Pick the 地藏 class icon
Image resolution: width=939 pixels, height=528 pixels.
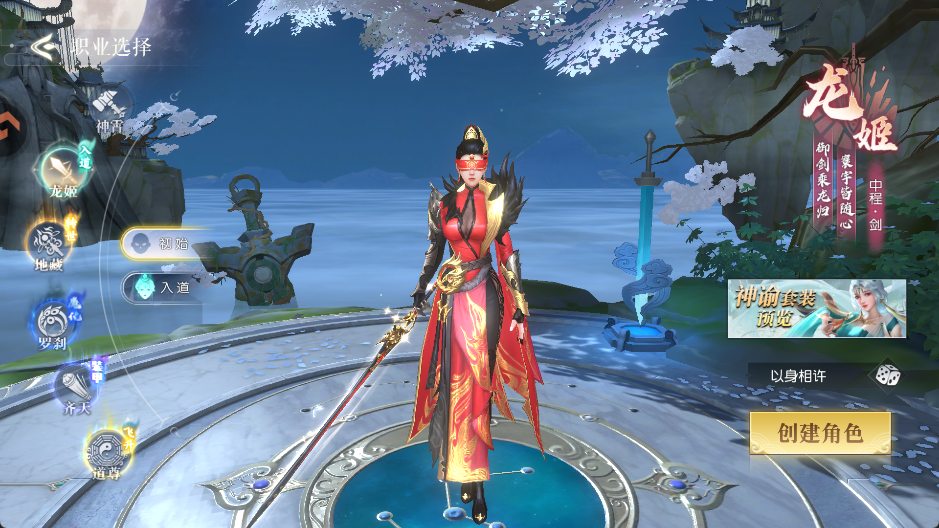pyautogui.click(x=48, y=243)
